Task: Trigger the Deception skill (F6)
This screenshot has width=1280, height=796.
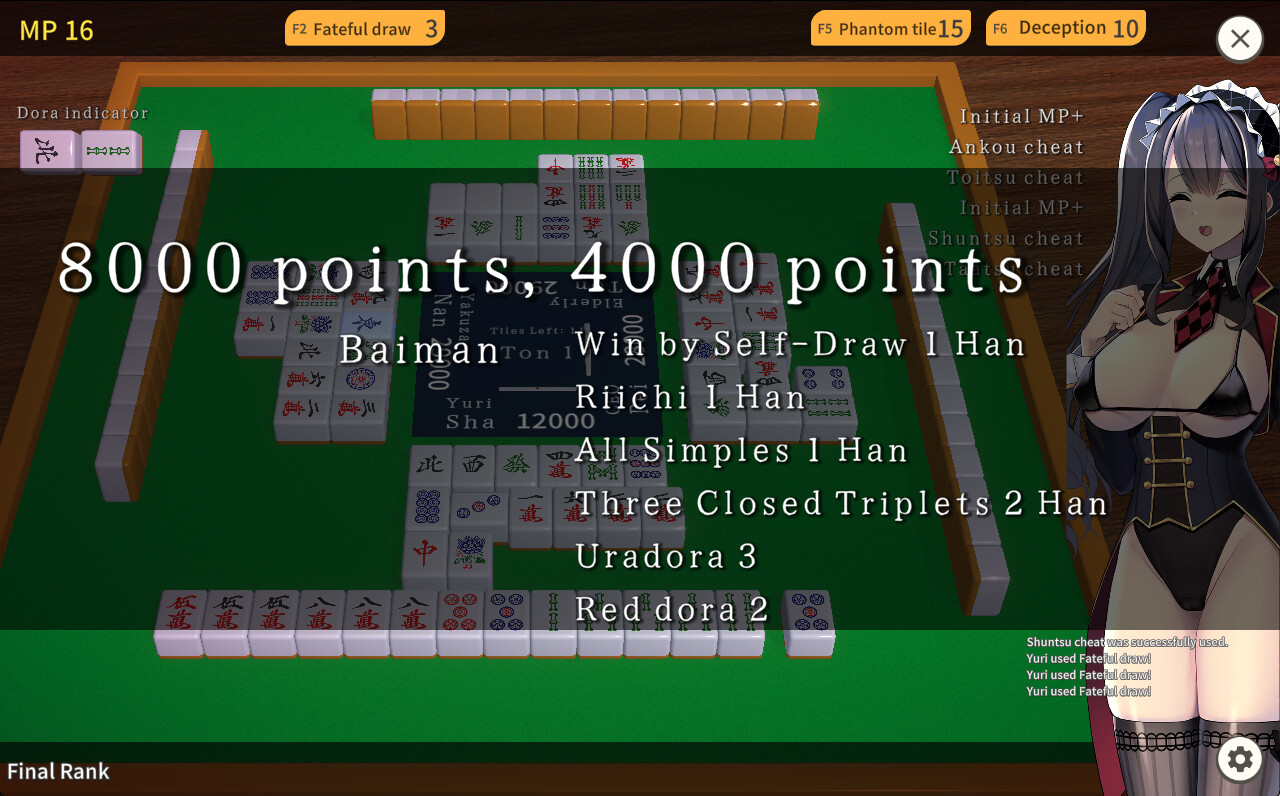Action: pyautogui.click(x=1064, y=28)
